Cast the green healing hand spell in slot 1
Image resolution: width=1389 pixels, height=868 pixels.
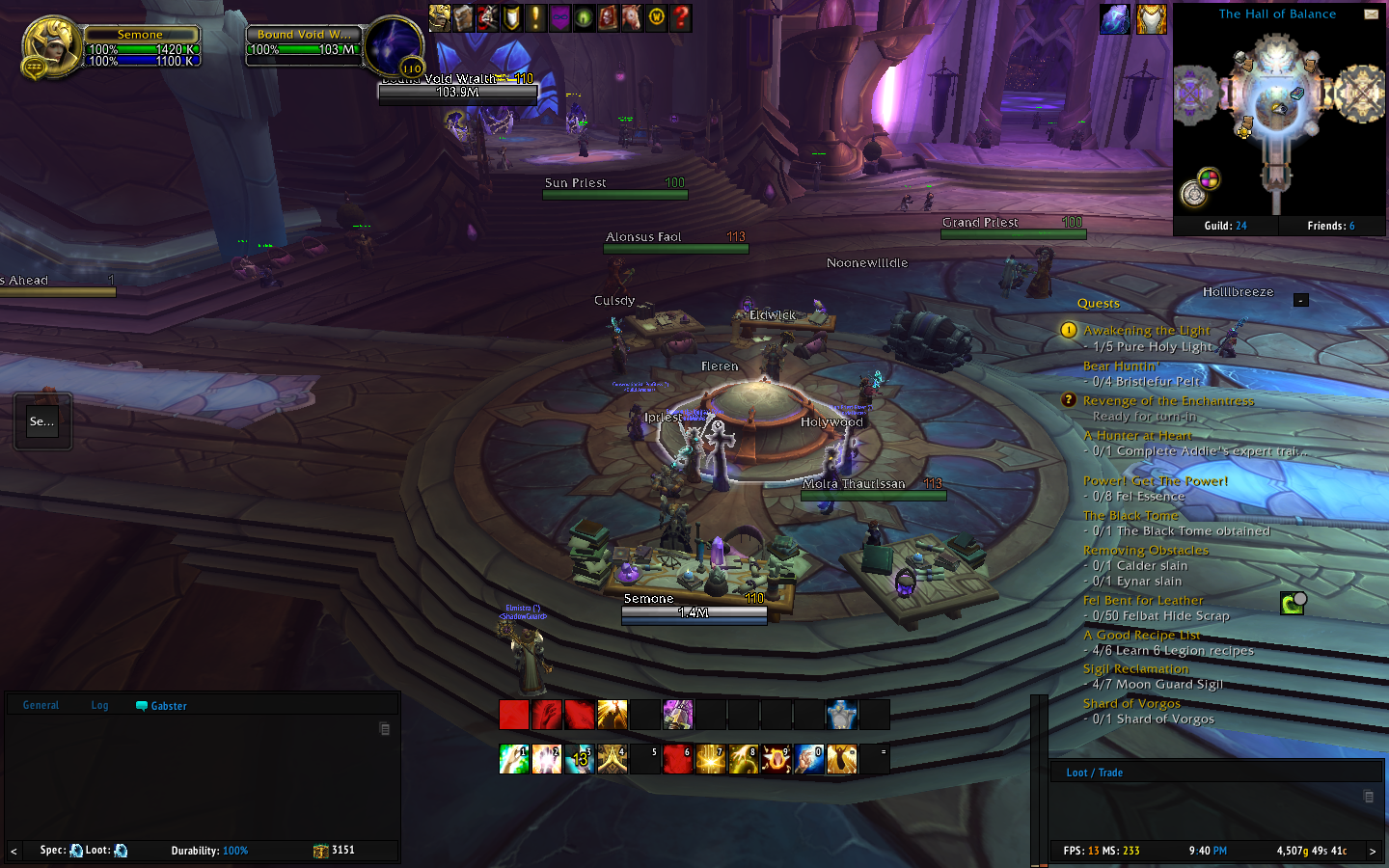tap(514, 759)
